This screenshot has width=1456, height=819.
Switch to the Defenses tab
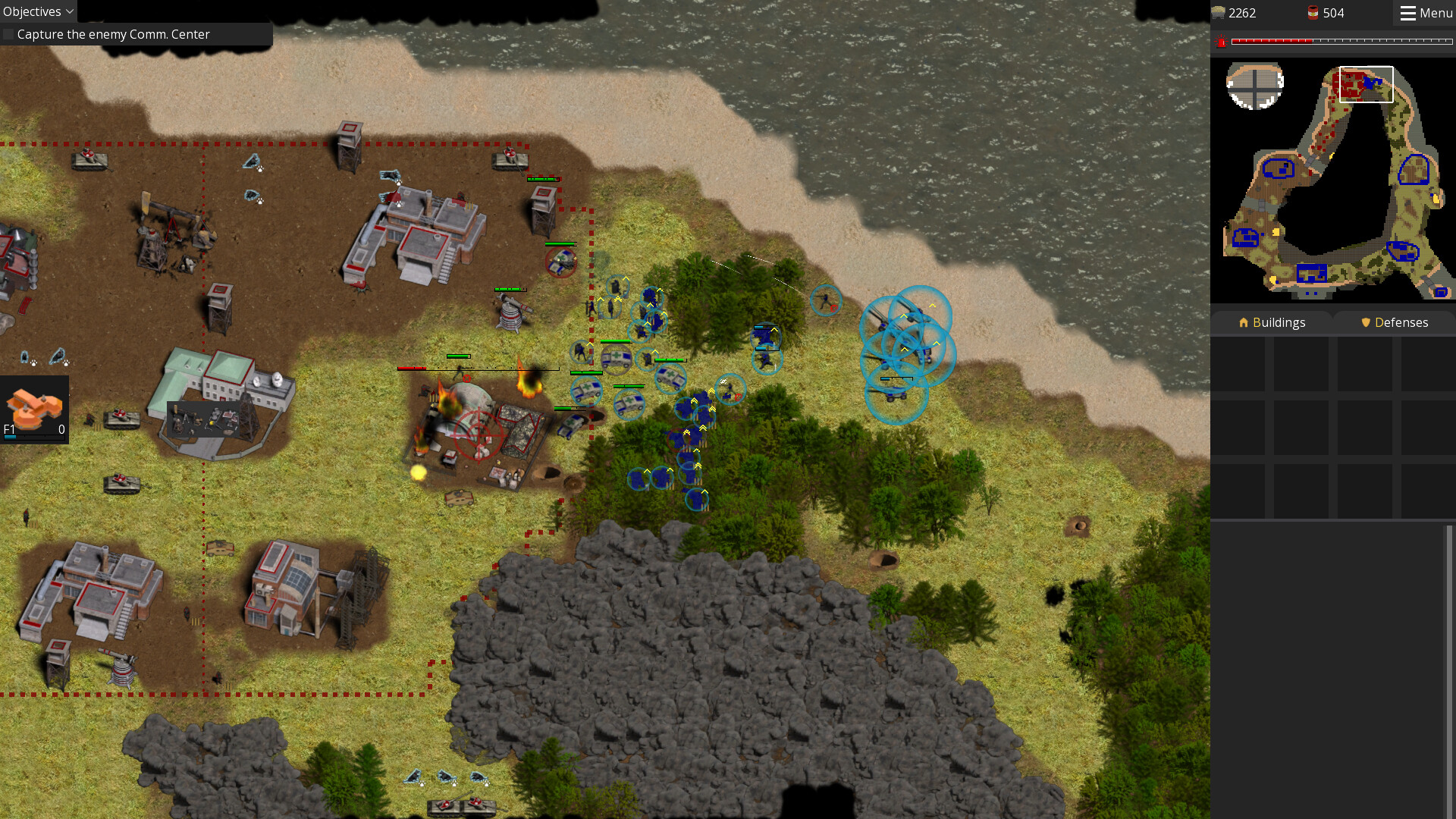(1394, 322)
